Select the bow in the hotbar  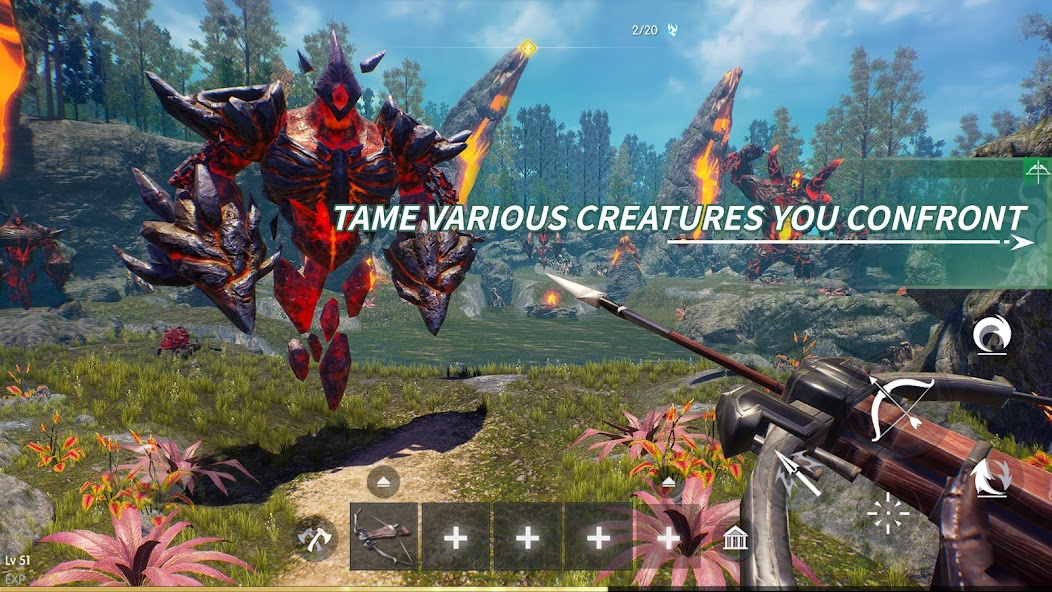point(384,537)
